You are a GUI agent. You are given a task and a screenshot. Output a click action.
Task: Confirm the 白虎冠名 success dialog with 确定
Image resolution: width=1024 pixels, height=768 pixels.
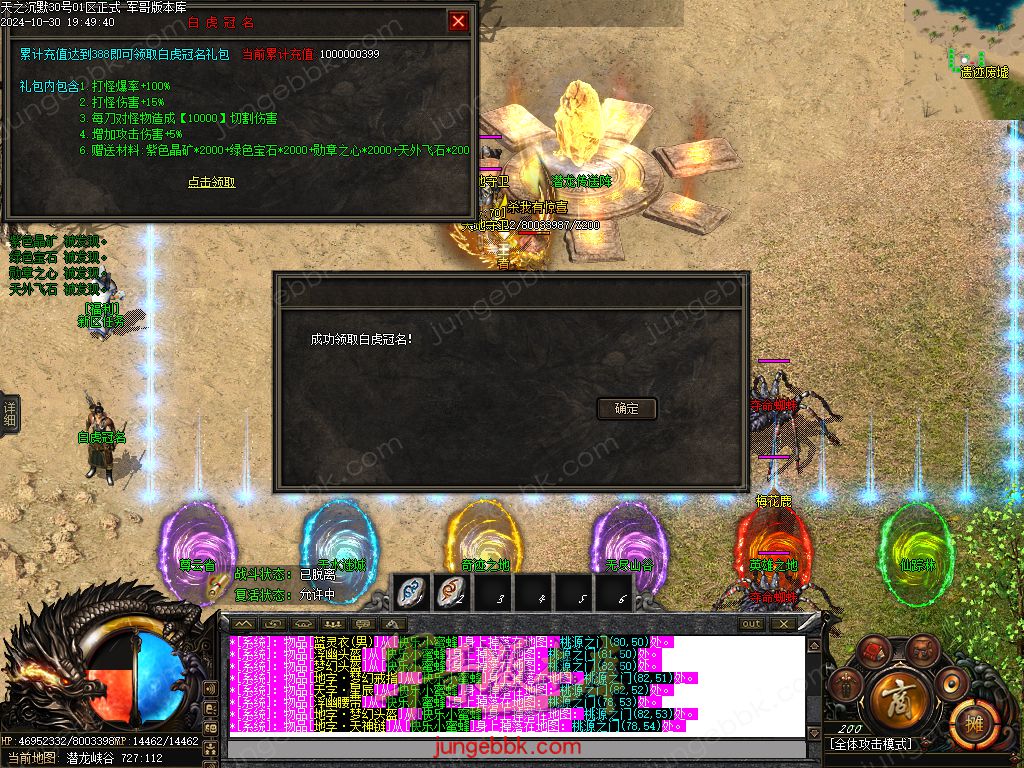click(x=627, y=408)
